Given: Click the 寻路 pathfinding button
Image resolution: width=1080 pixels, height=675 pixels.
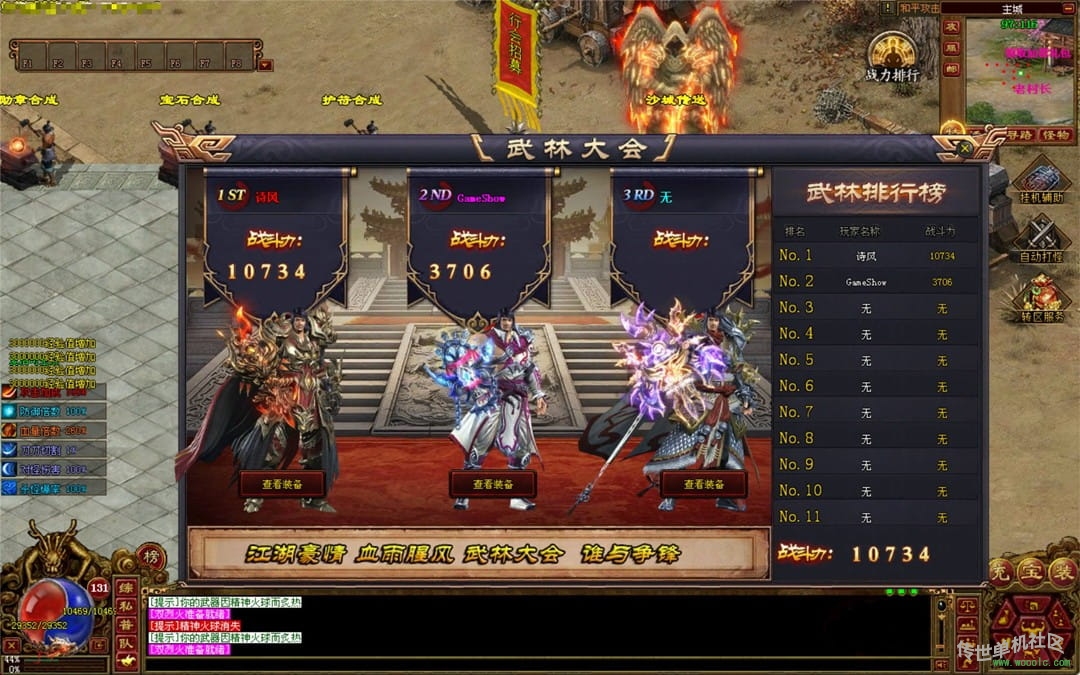Looking at the screenshot, I should (1018, 135).
